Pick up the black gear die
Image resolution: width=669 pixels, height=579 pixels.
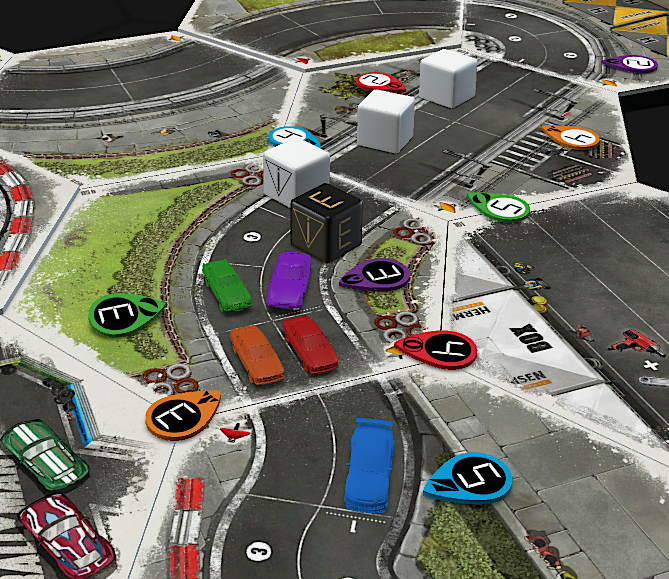click(327, 223)
